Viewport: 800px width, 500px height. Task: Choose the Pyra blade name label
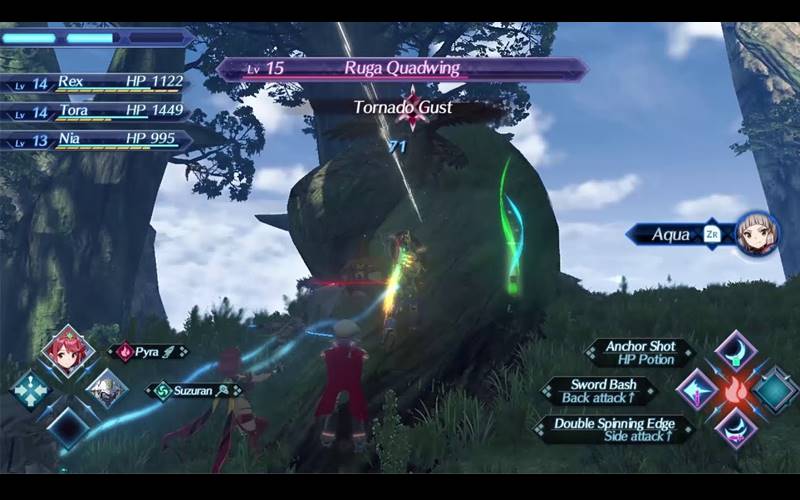point(149,352)
